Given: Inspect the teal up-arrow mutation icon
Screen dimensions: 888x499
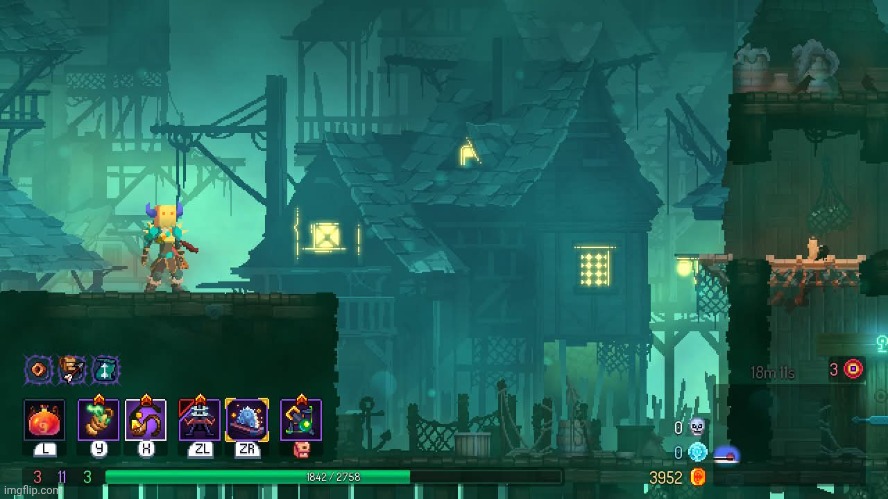Looking at the screenshot, I should point(105,368).
